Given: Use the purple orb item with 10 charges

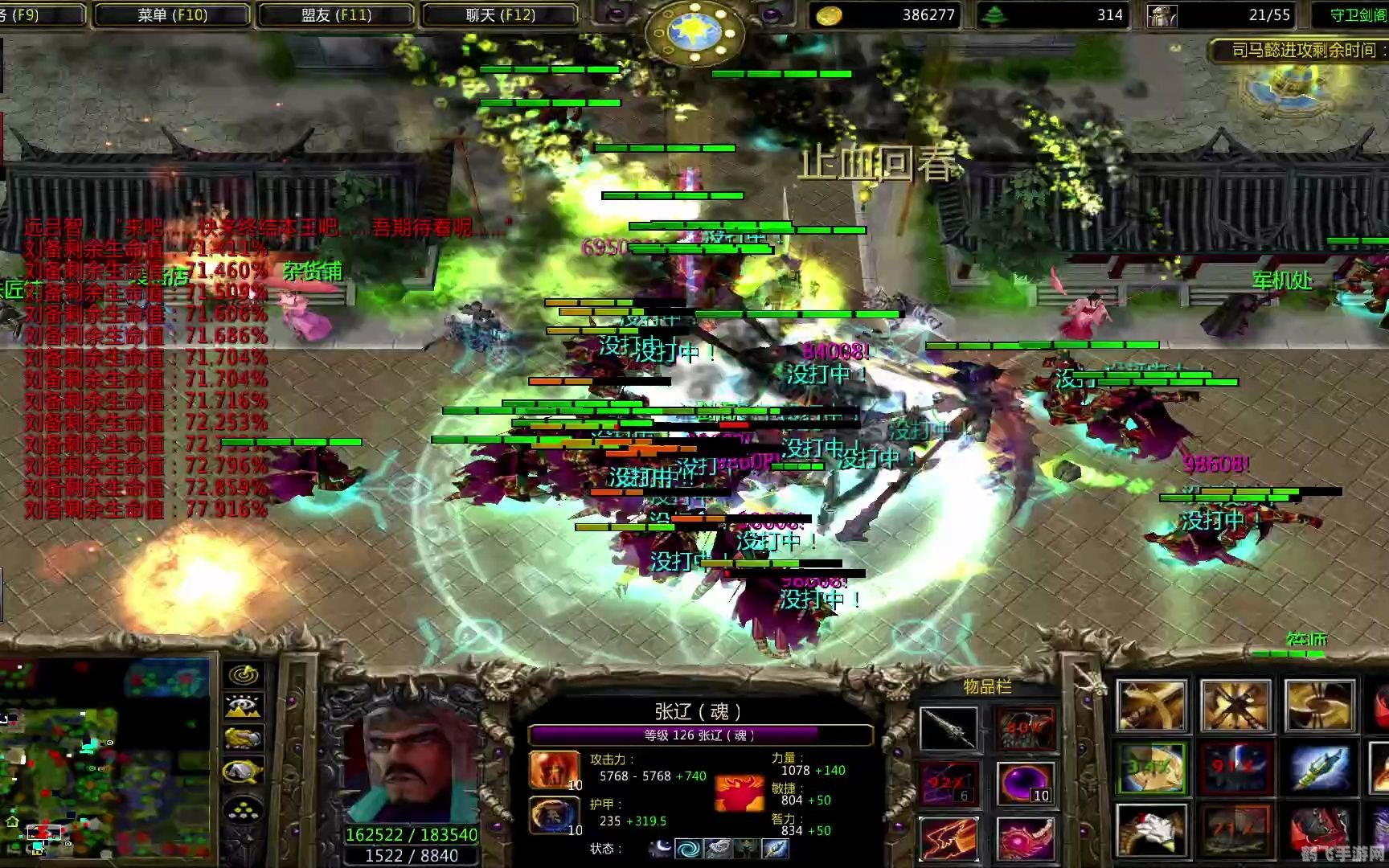Looking at the screenshot, I should pos(1025,783).
